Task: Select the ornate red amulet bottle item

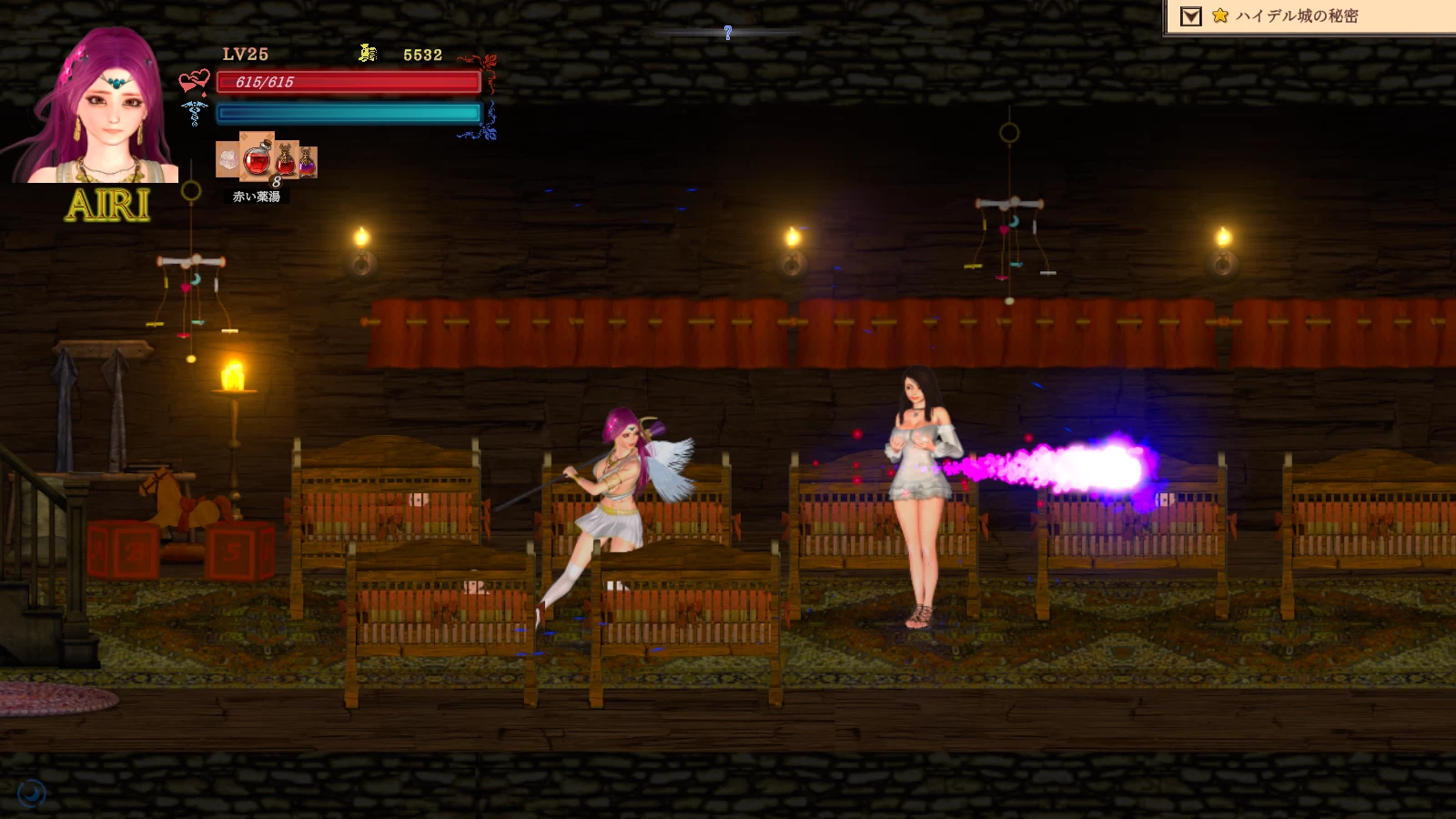Action: [284, 159]
